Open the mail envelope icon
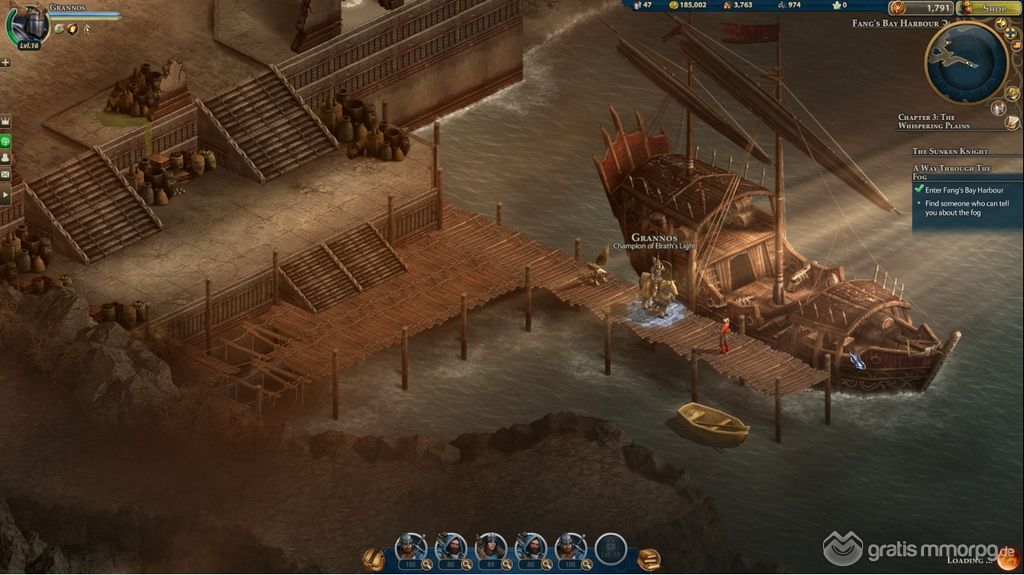 coord(6,174)
